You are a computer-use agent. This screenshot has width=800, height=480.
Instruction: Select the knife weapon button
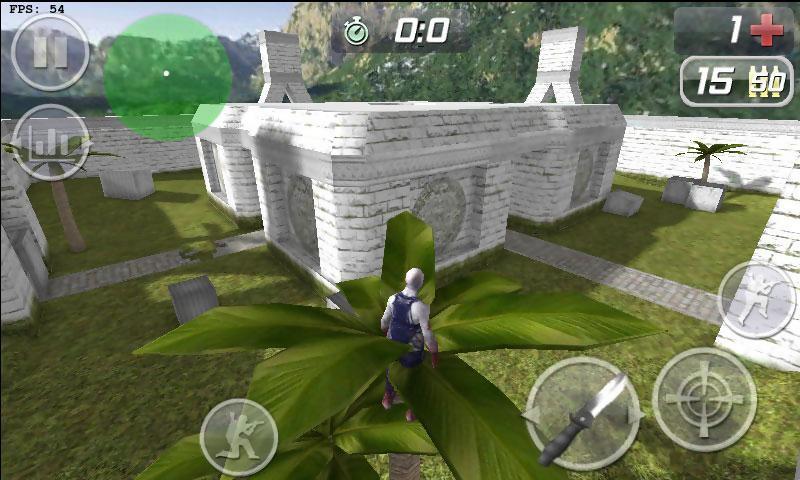(x=583, y=413)
